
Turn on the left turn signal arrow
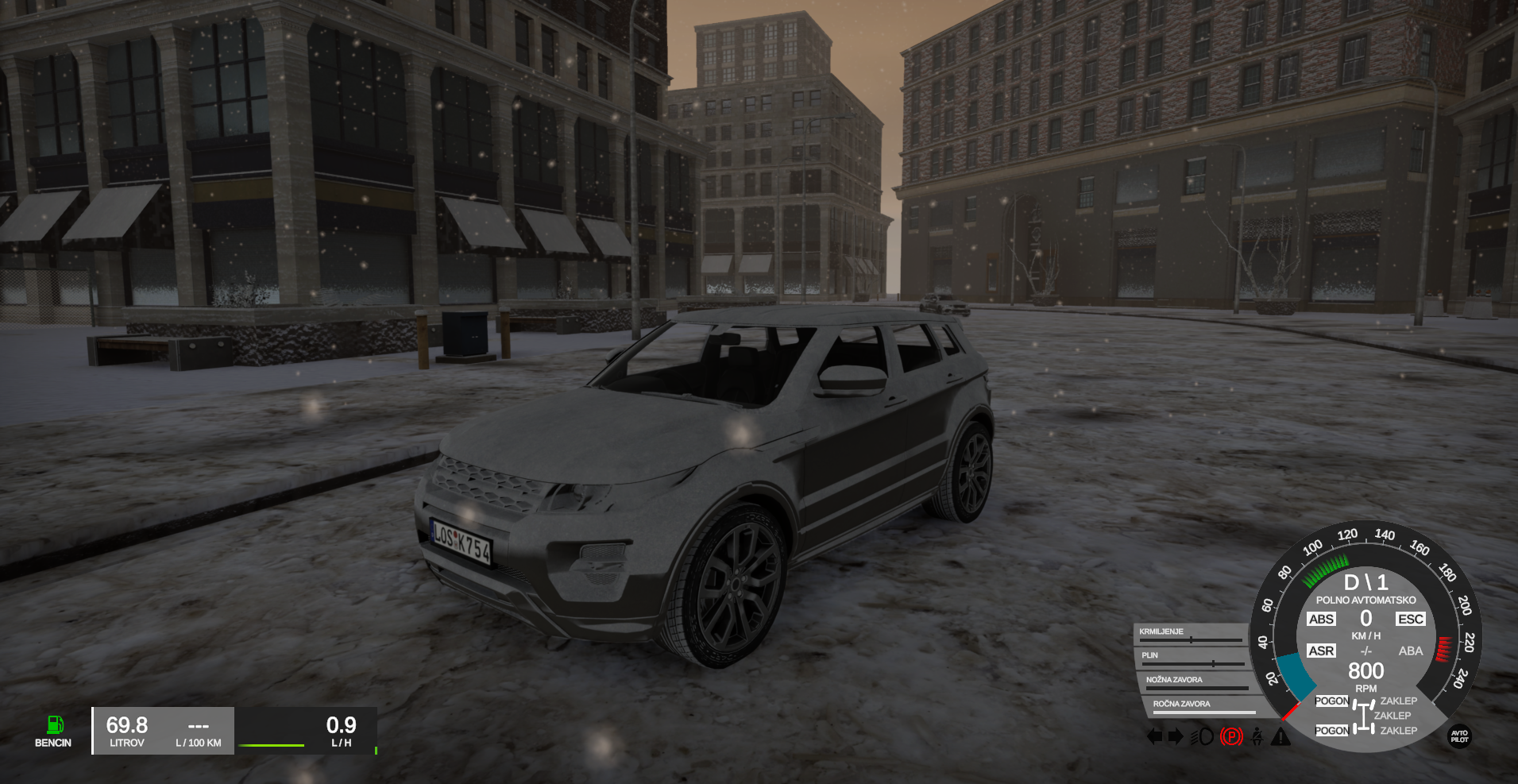[1154, 737]
